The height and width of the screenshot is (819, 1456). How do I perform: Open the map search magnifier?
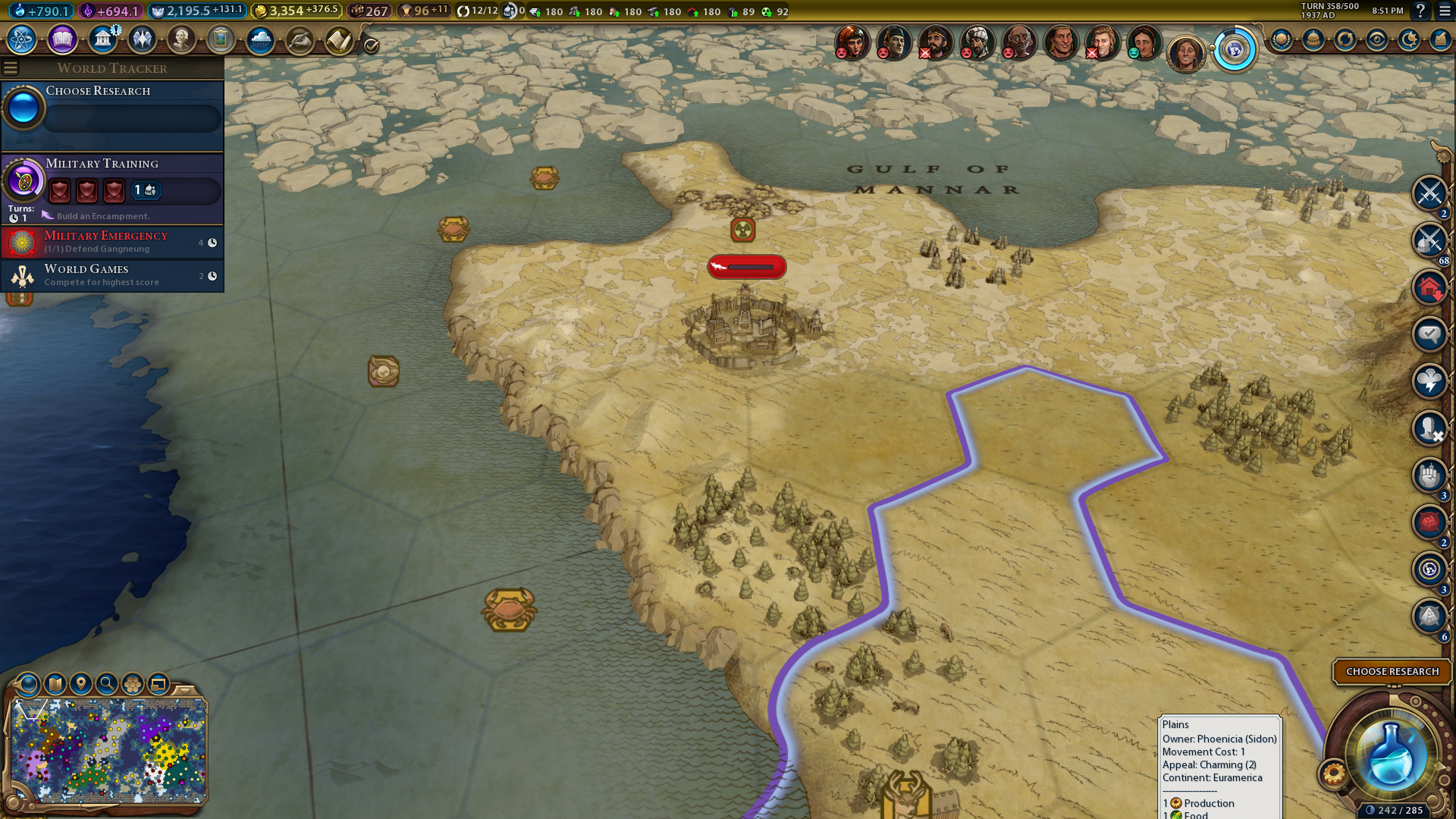click(107, 684)
